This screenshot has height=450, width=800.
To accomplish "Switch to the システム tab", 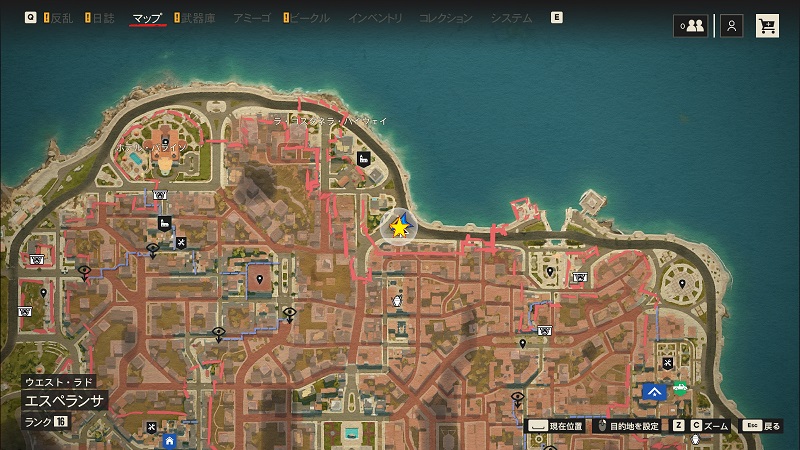I will point(511,18).
